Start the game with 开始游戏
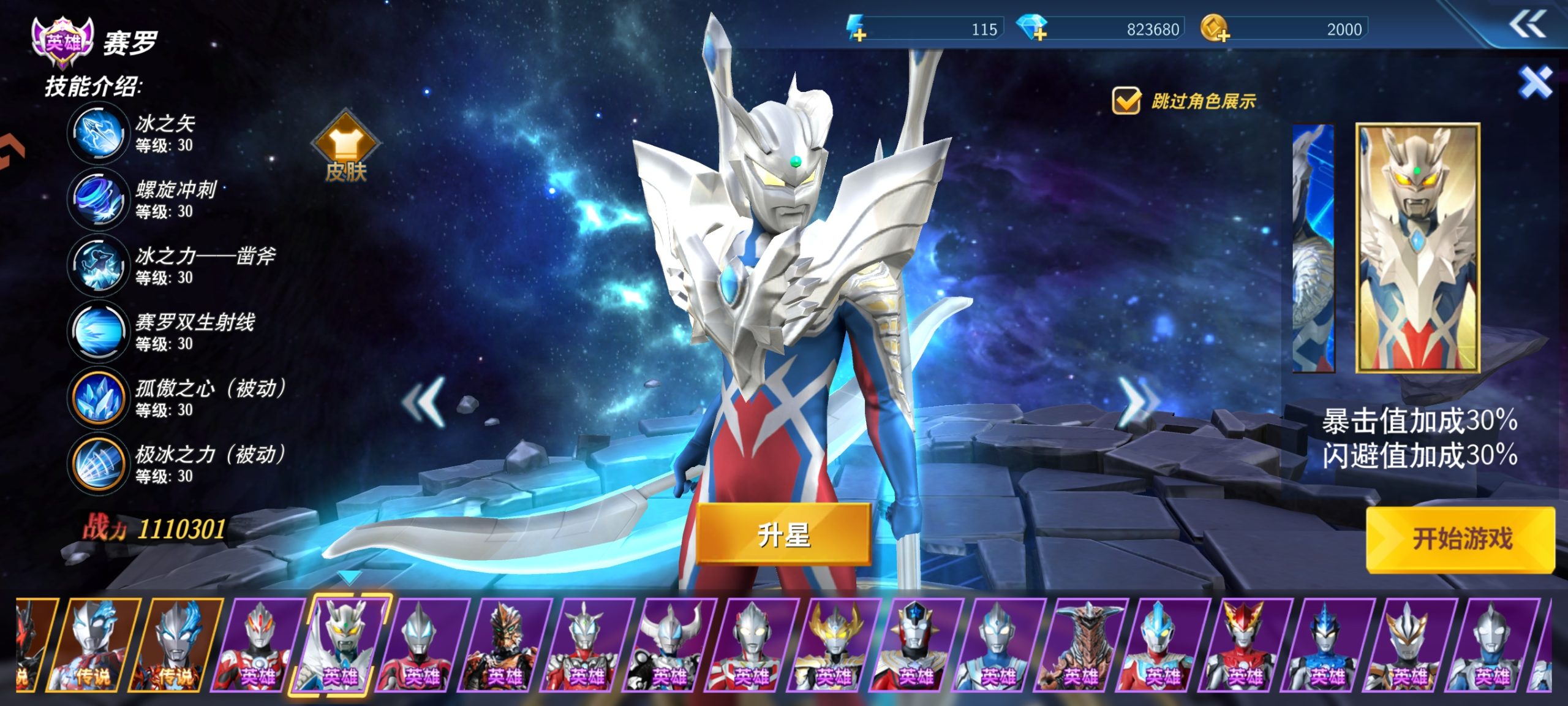1568x706 pixels. click(1461, 539)
